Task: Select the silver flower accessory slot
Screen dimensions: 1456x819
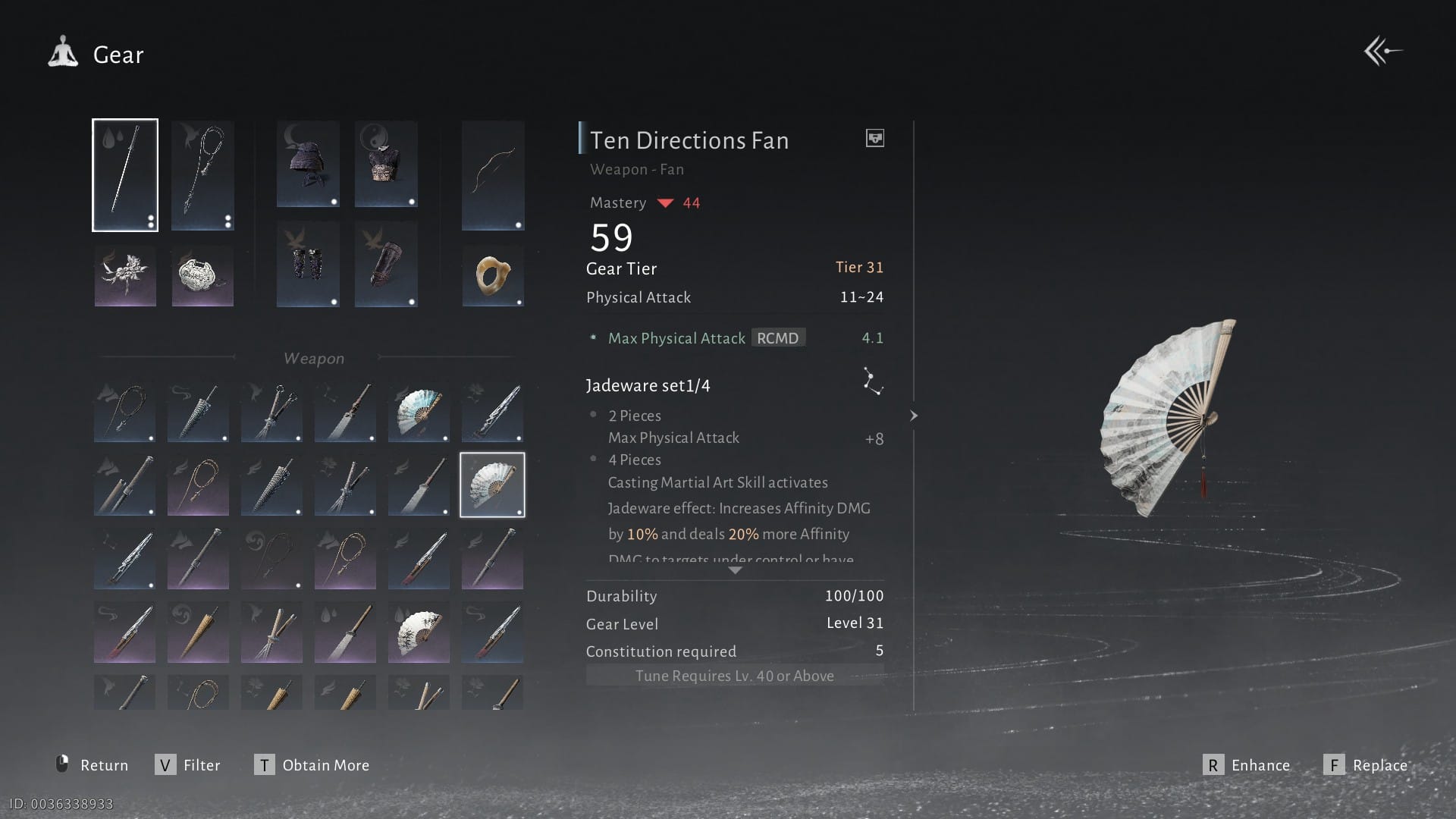Action: (x=125, y=276)
